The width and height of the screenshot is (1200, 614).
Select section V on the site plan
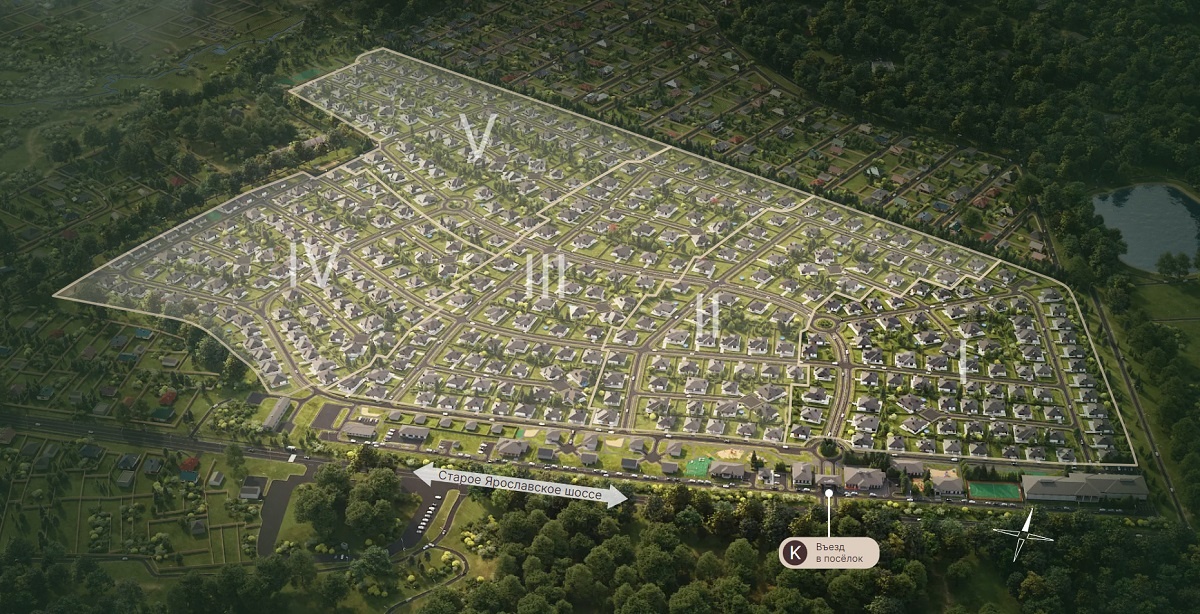point(480,138)
